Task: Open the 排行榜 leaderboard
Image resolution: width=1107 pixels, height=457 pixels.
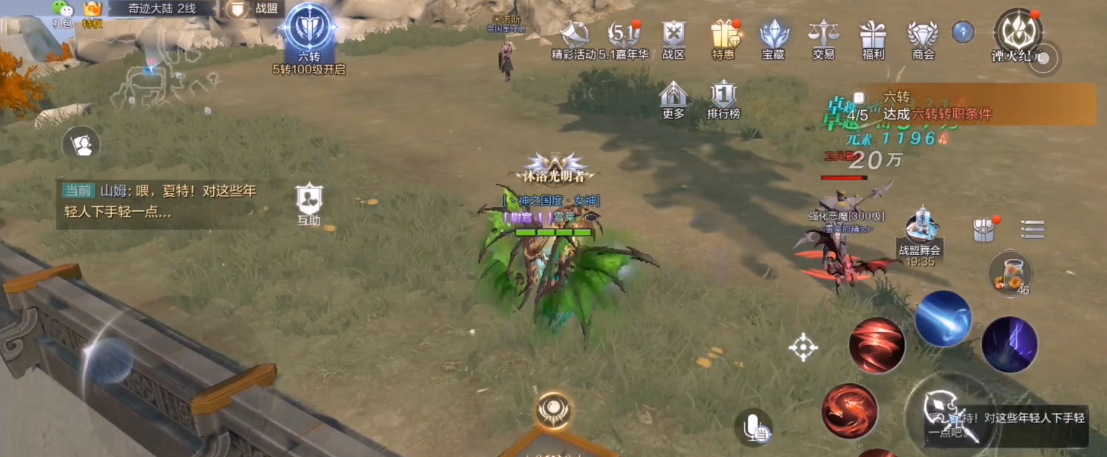Action: [723, 99]
